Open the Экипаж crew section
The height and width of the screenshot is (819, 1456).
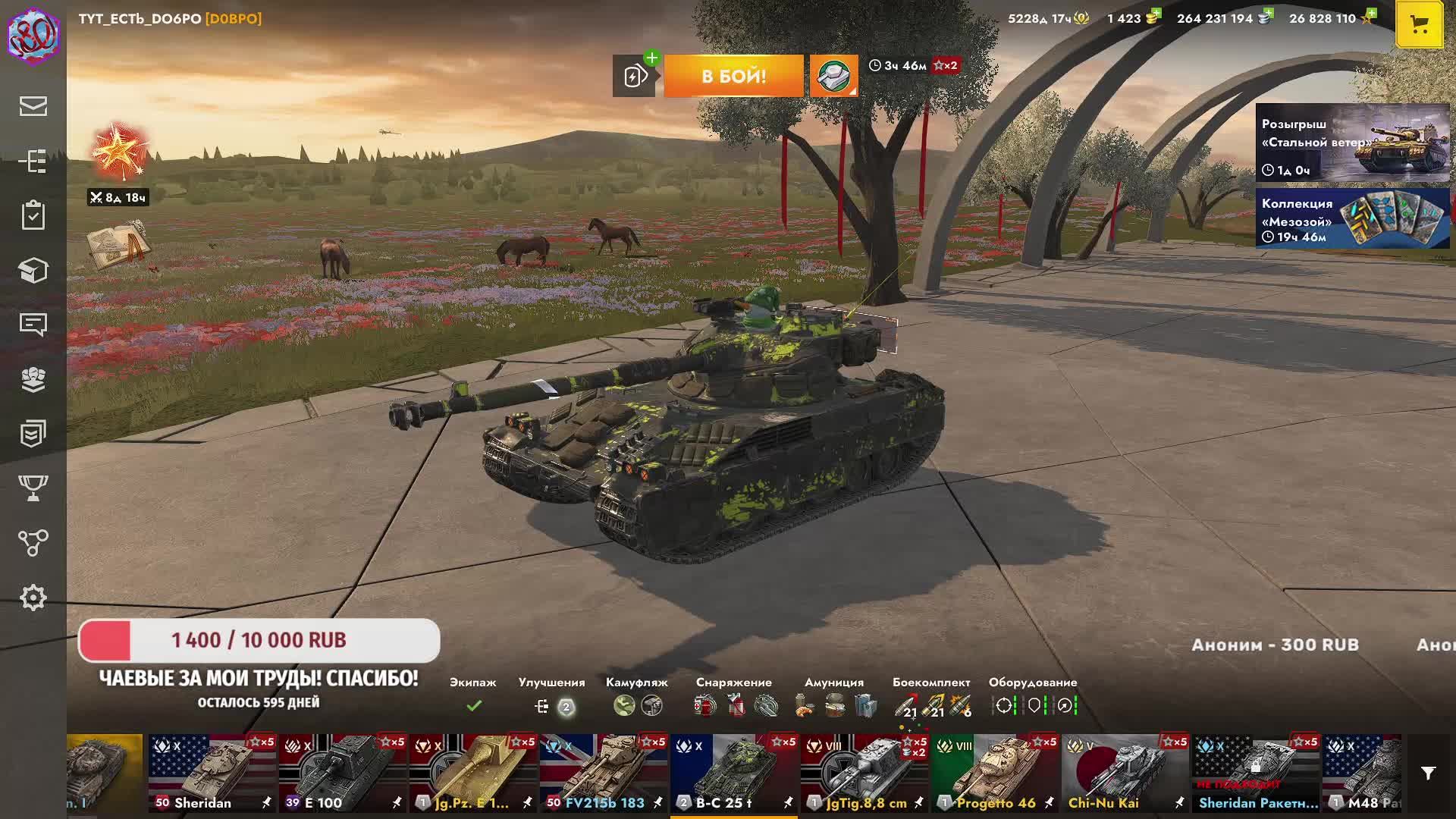[x=473, y=705]
